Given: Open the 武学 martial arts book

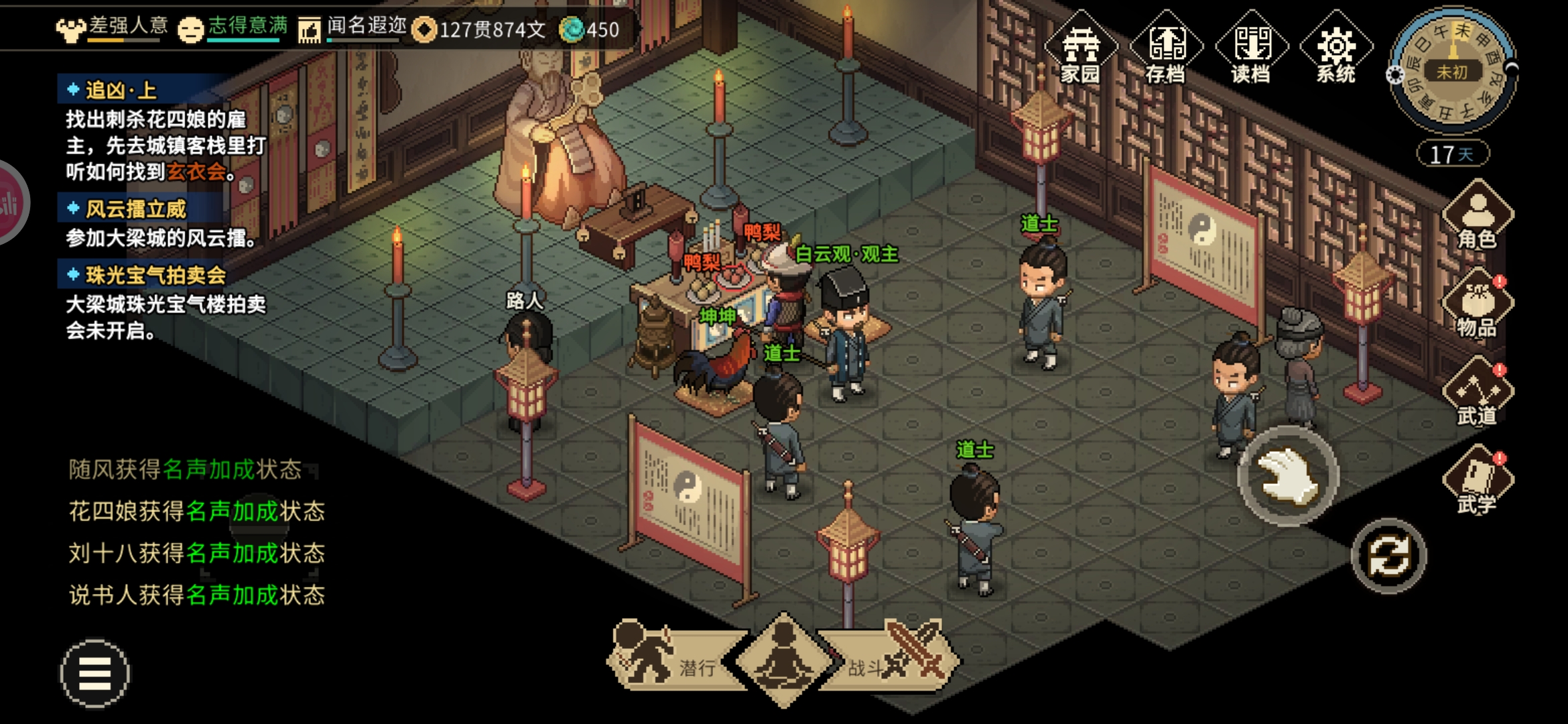Looking at the screenshot, I should [1477, 482].
